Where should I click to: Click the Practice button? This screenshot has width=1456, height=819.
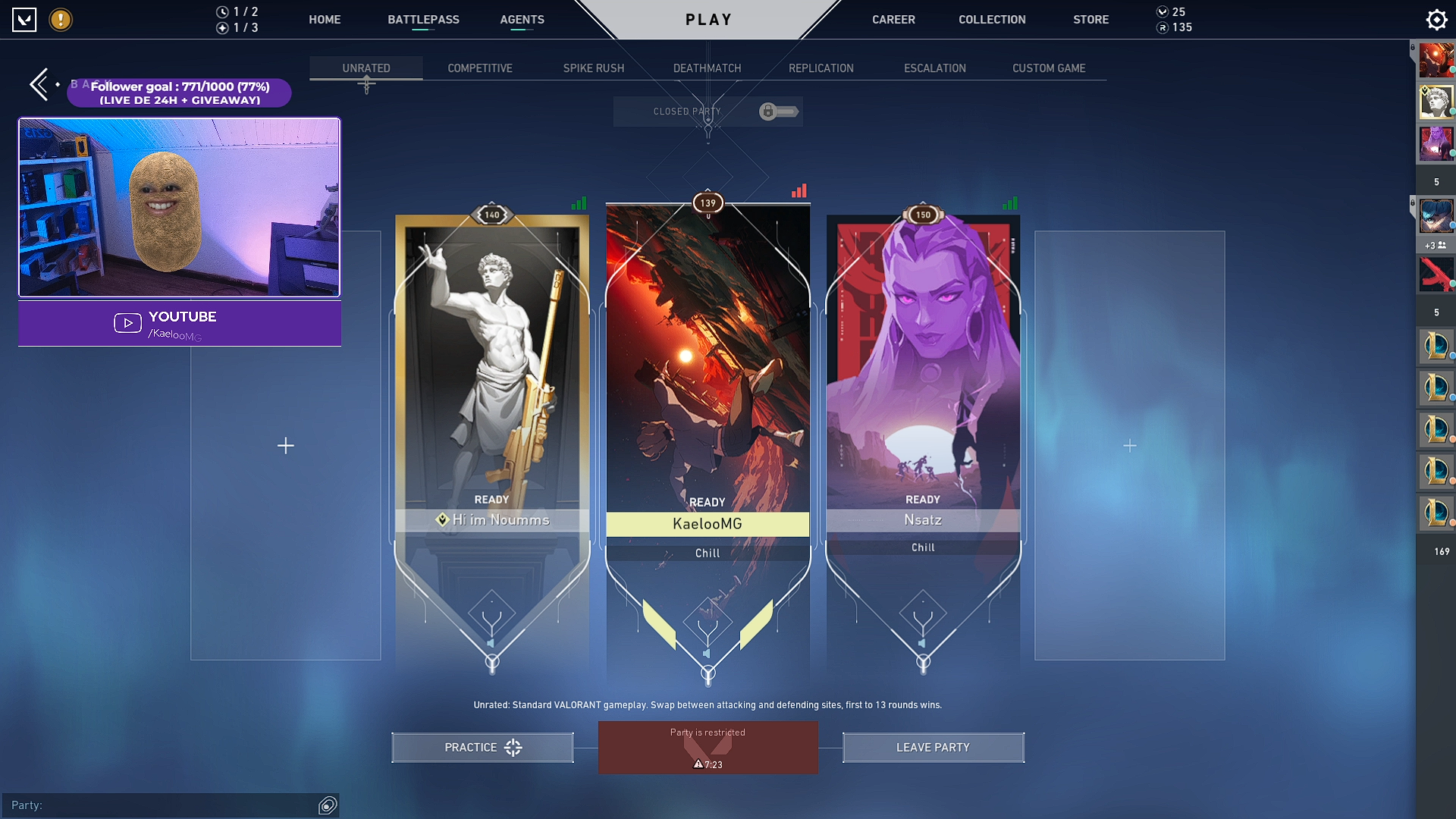tap(482, 748)
